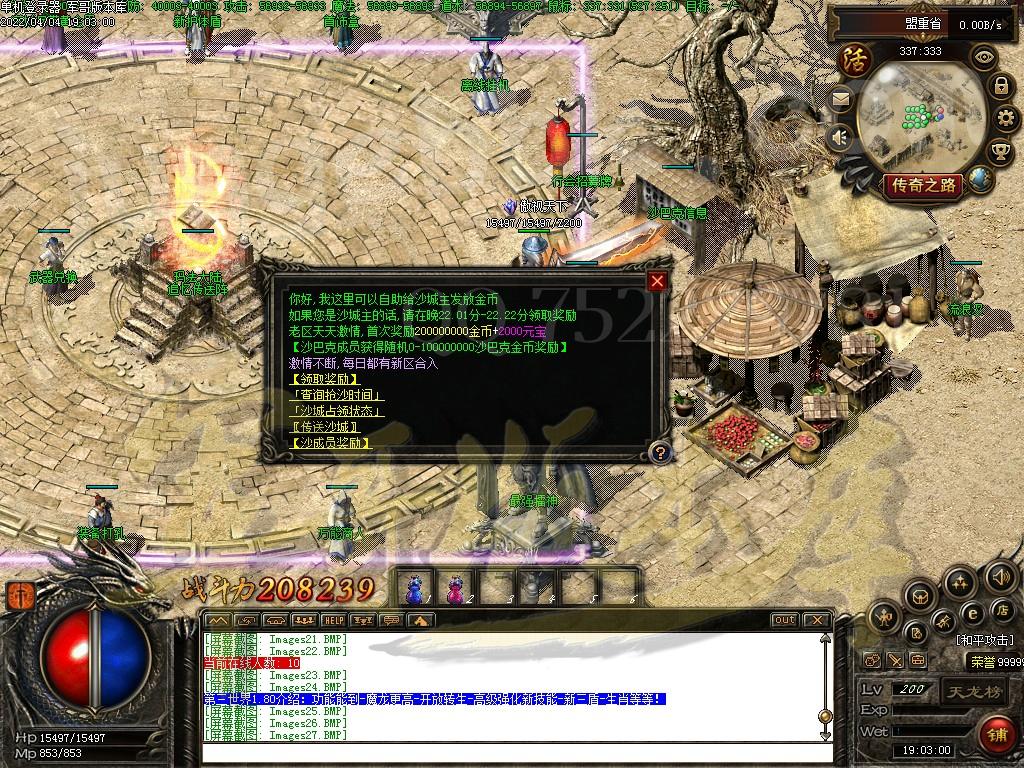Click the padlock icon
Screen dimensions: 1024x768
[x=1000, y=86]
